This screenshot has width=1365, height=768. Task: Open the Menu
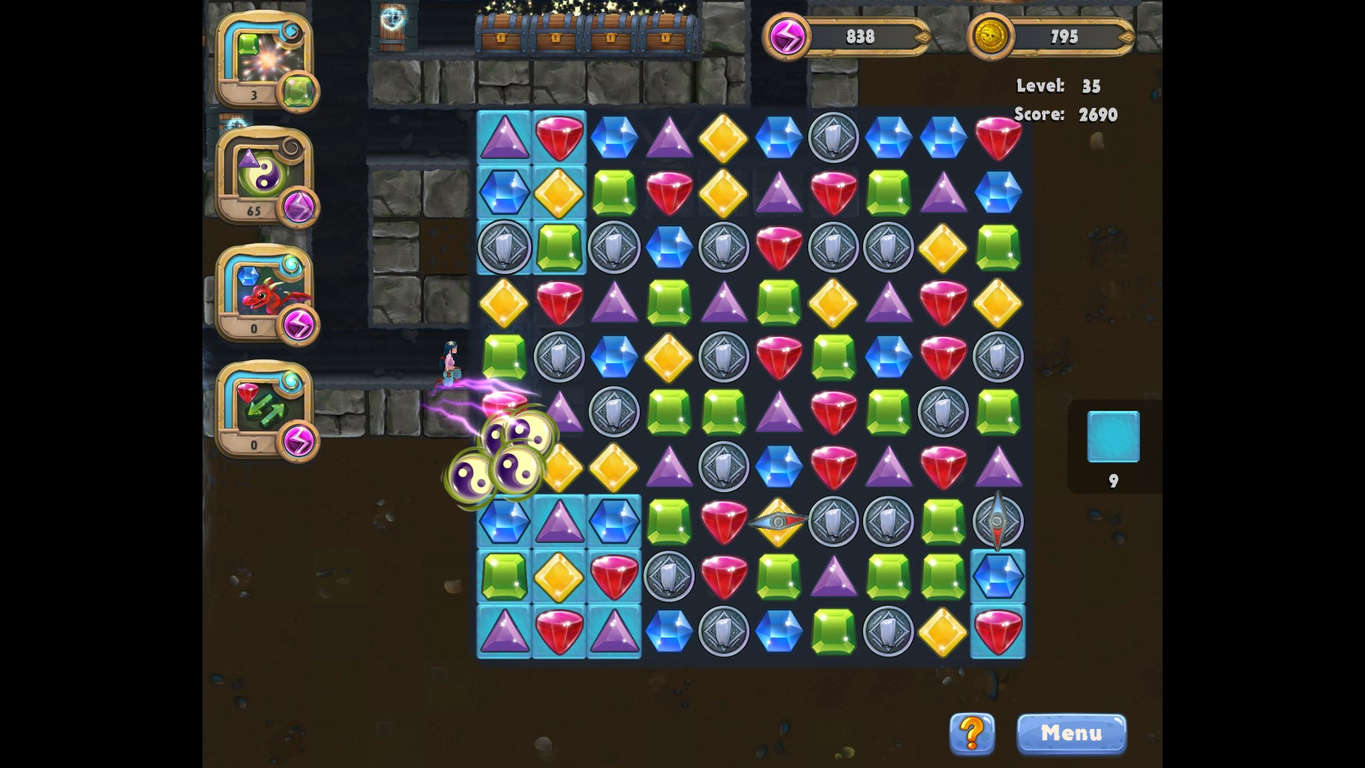[1071, 733]
